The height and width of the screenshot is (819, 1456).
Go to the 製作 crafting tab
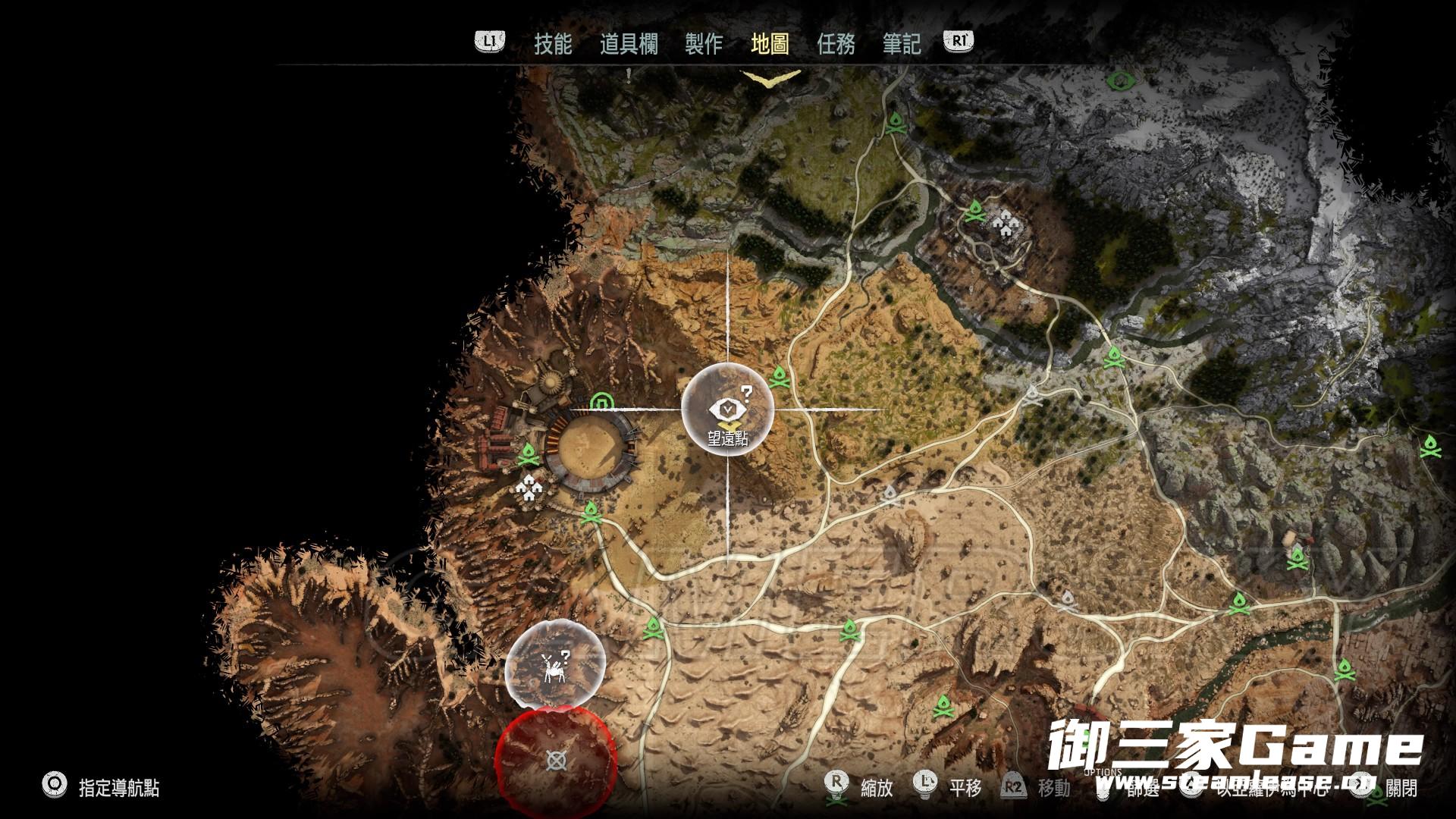pos(704,44)
